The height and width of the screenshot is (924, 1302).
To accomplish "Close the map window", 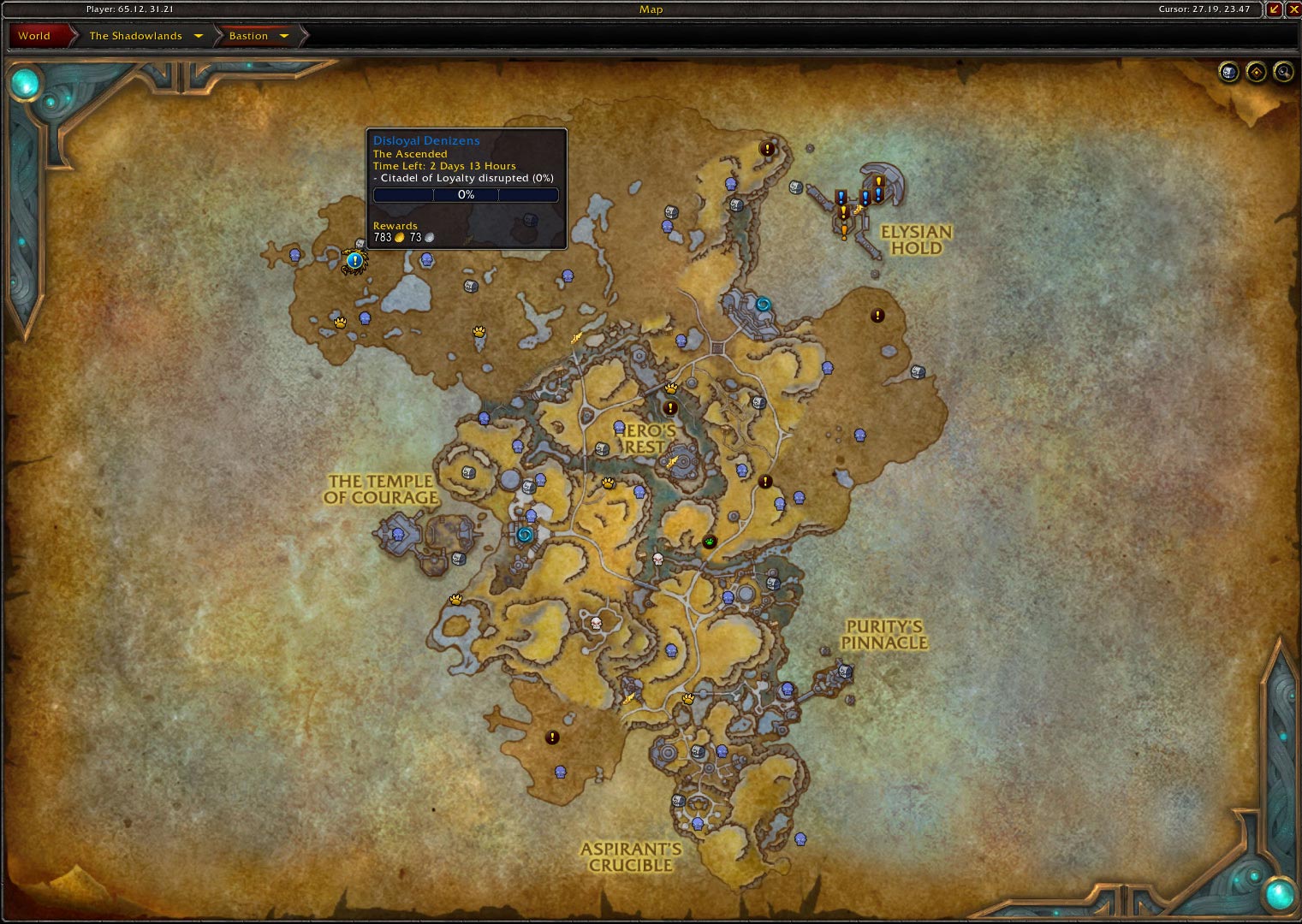I will [x=1290, y=9].
